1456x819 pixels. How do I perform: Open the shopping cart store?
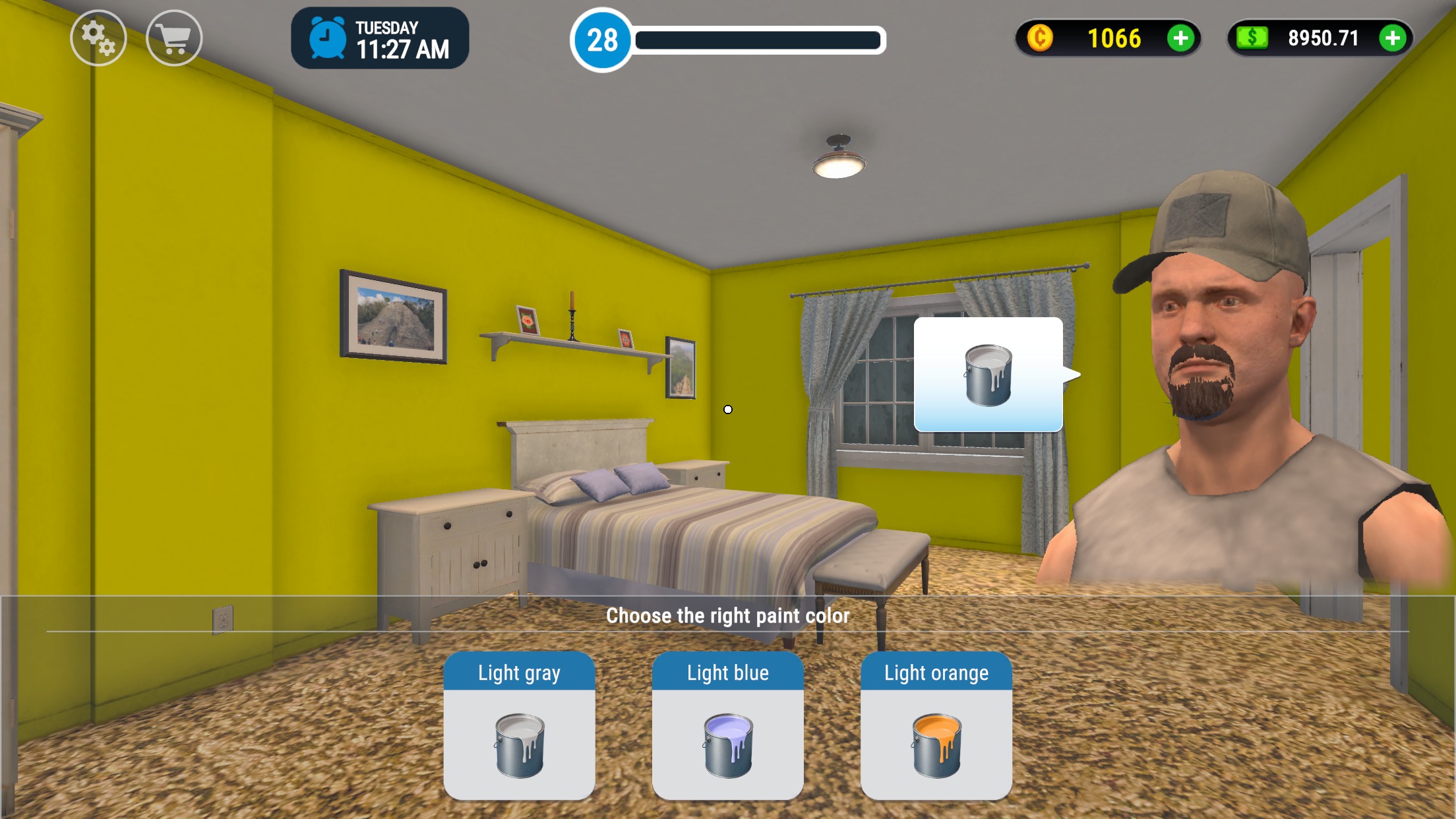(x=173, y=38)
